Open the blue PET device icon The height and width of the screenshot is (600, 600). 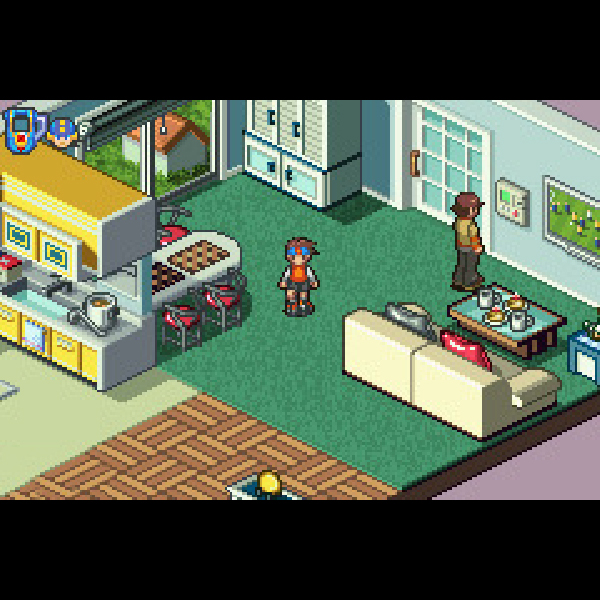[x=21, y=129]
